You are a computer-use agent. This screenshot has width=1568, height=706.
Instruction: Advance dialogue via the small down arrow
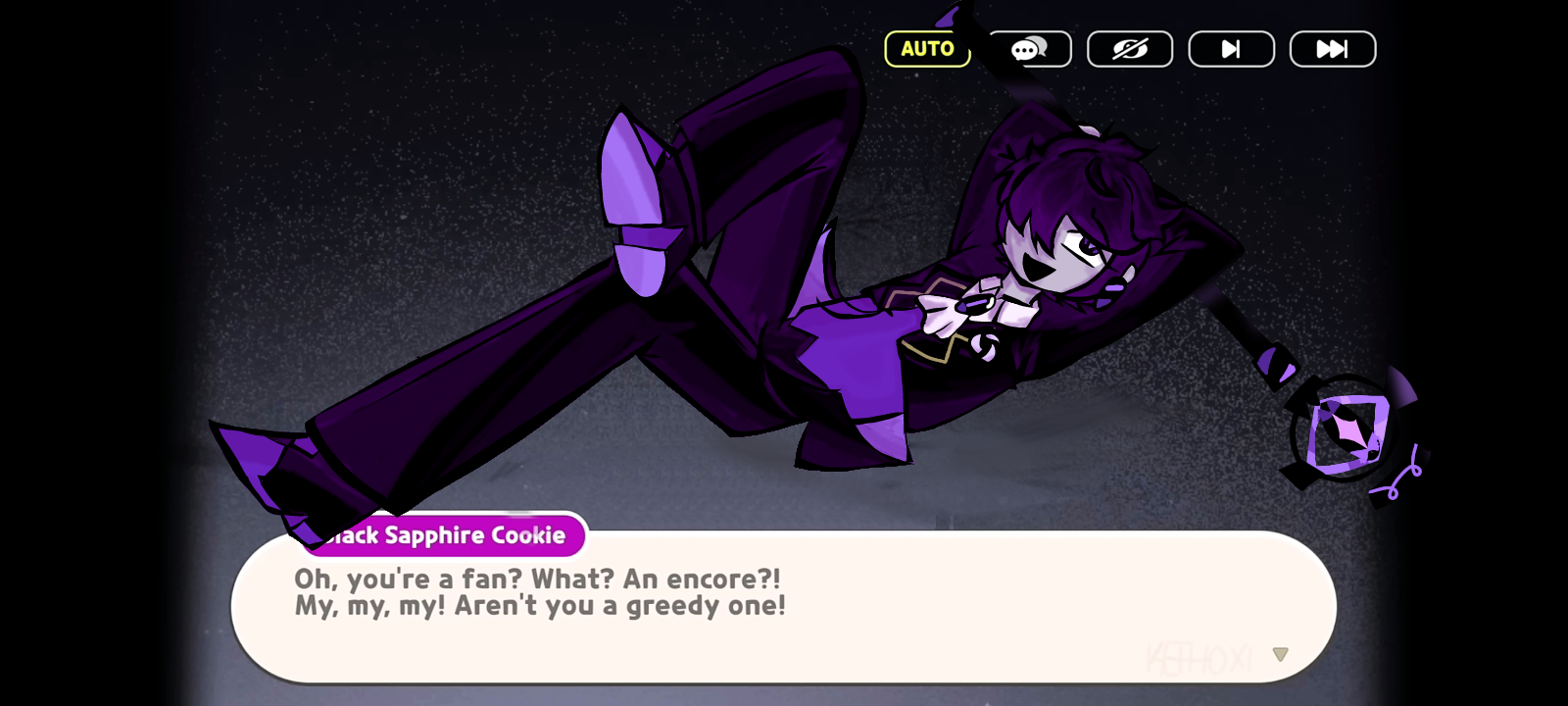tap(1280, 654)
